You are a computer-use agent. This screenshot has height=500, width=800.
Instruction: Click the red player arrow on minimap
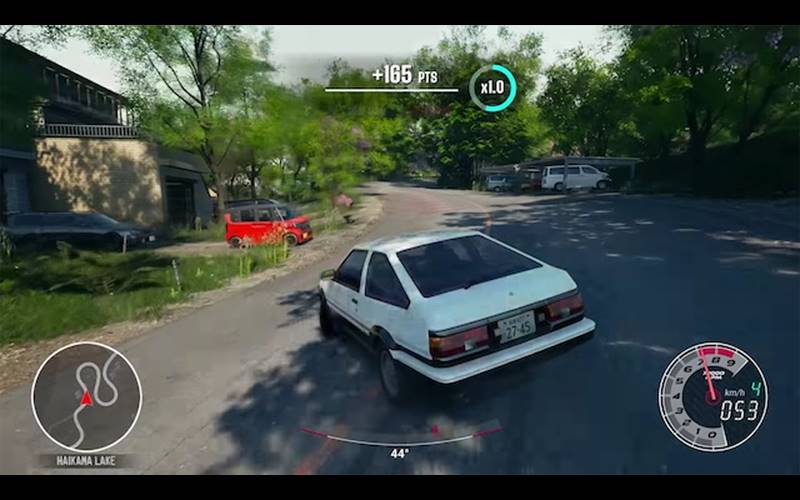[x=86, y=398]
